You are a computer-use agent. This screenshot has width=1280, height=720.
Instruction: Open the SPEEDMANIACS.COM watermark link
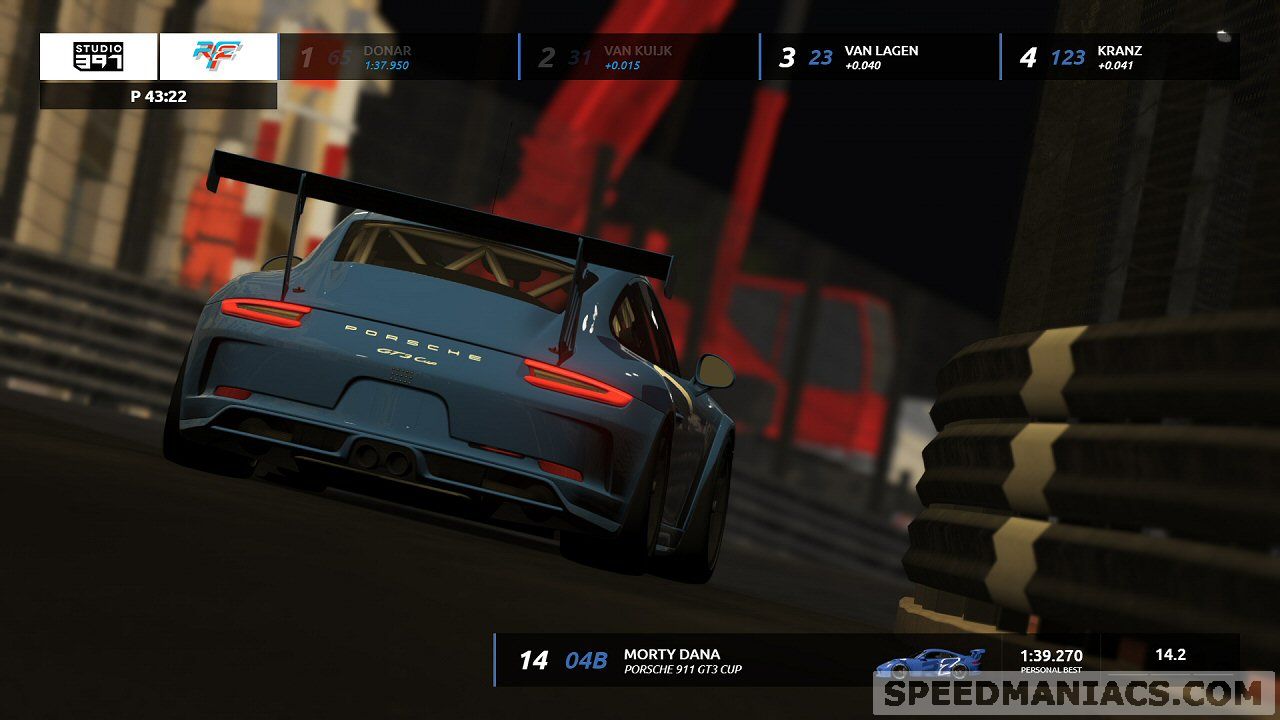point(1073,693)
